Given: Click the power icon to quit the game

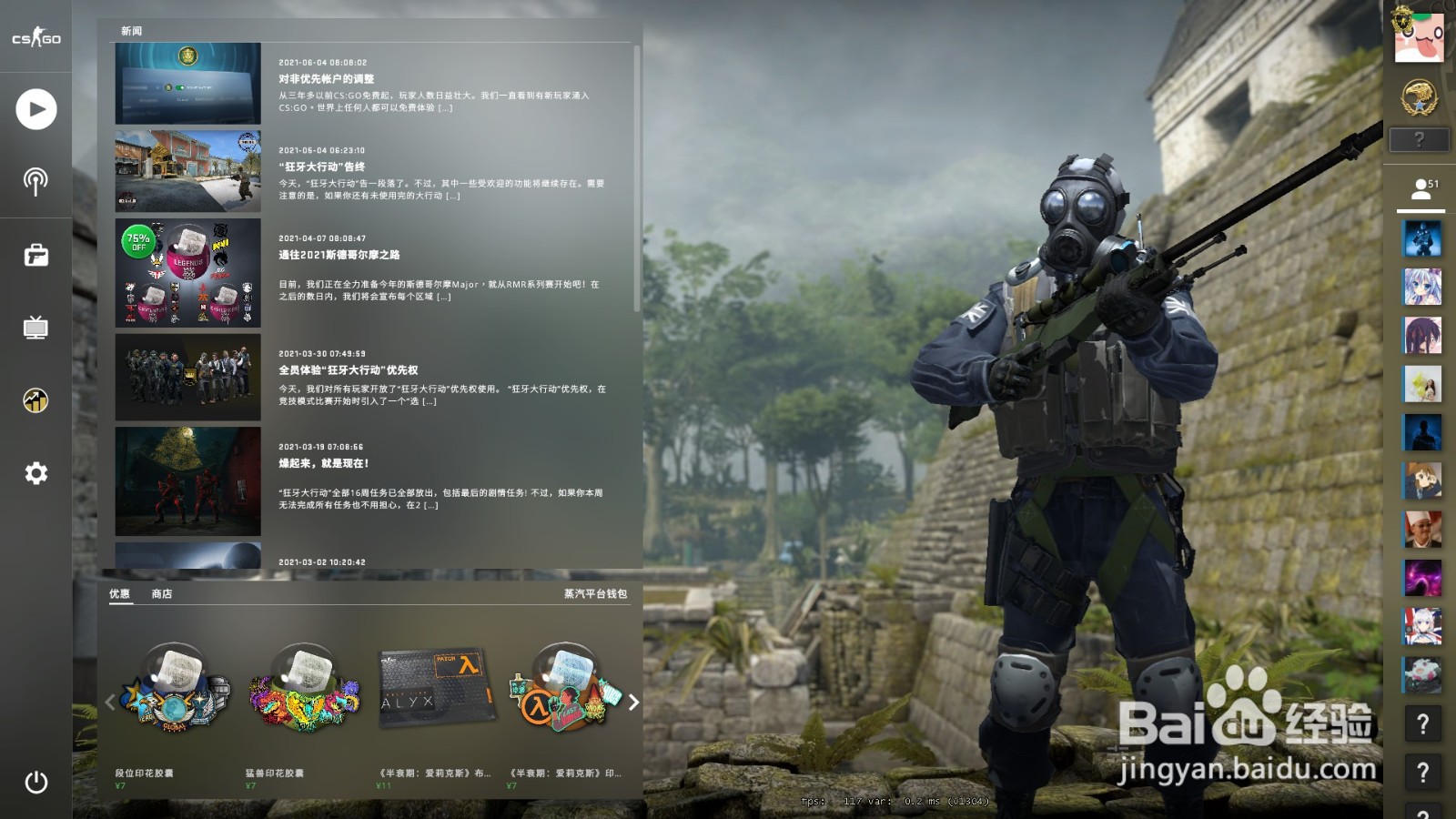Looking at the screenshot, I should tap(35, 781).
